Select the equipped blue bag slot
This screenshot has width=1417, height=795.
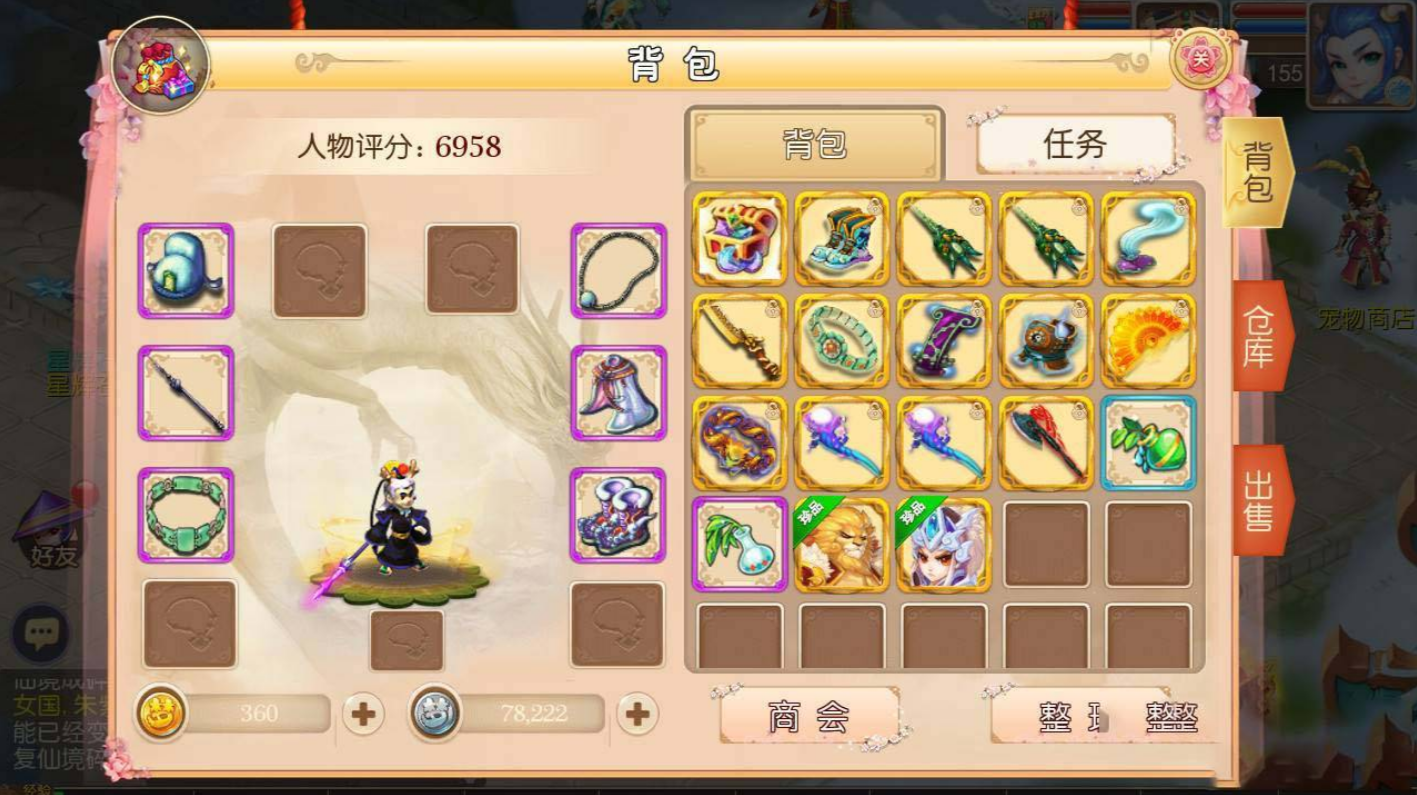click(x=185, y=268)
